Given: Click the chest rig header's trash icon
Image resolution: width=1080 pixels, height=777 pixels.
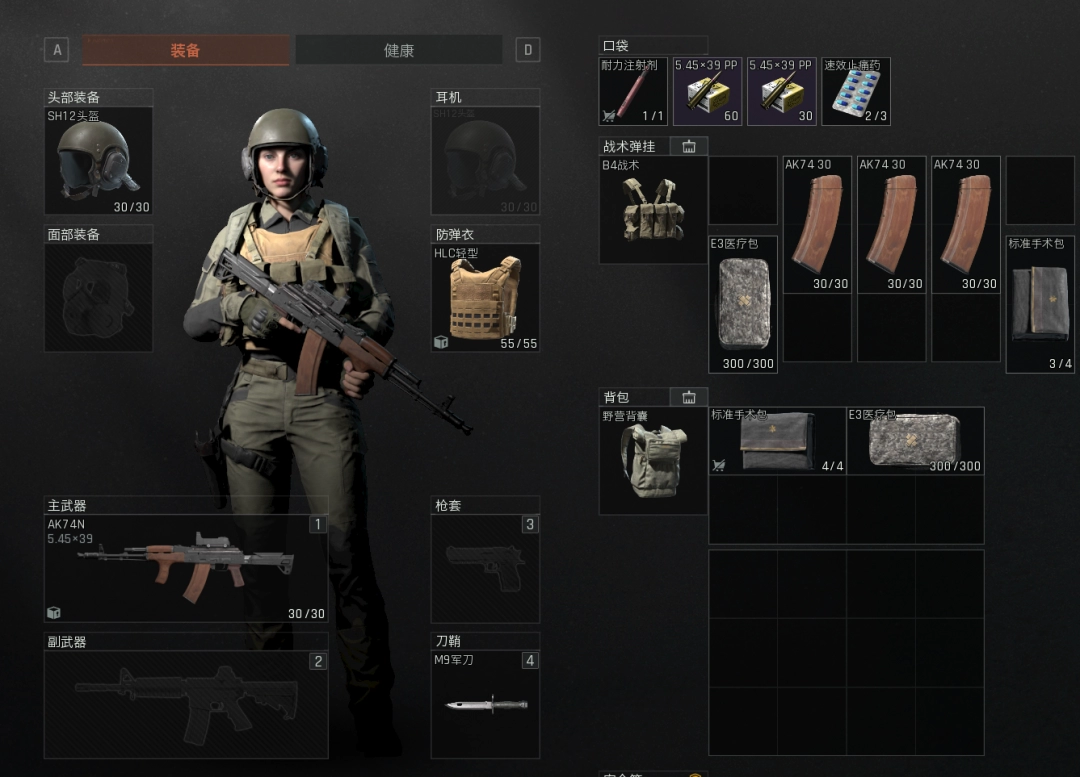Looking at the screenshot, I should pyautogui.click(x=688, y=146).
